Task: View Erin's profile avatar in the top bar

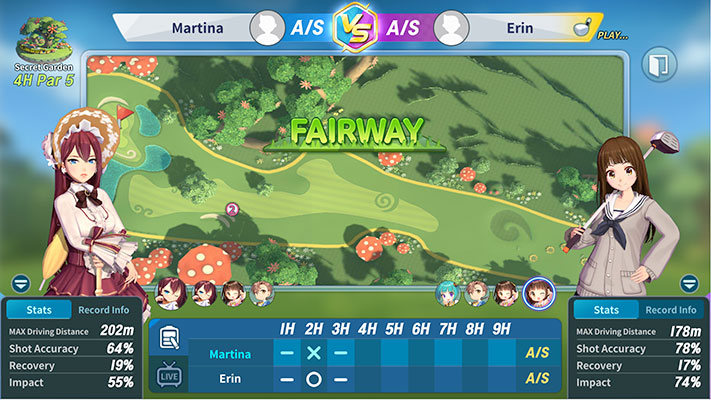Action: point(452,25)
